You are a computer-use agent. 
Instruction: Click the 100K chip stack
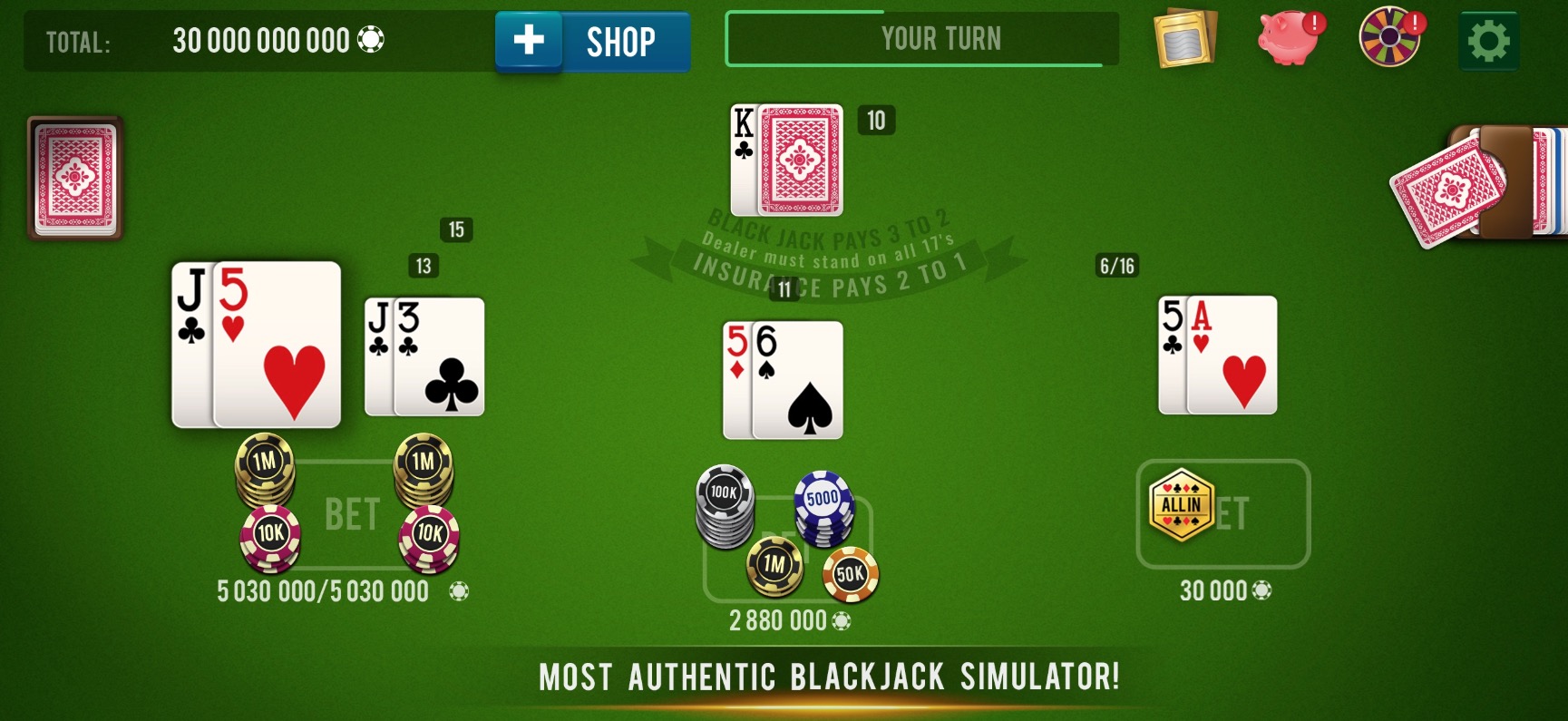724,506
